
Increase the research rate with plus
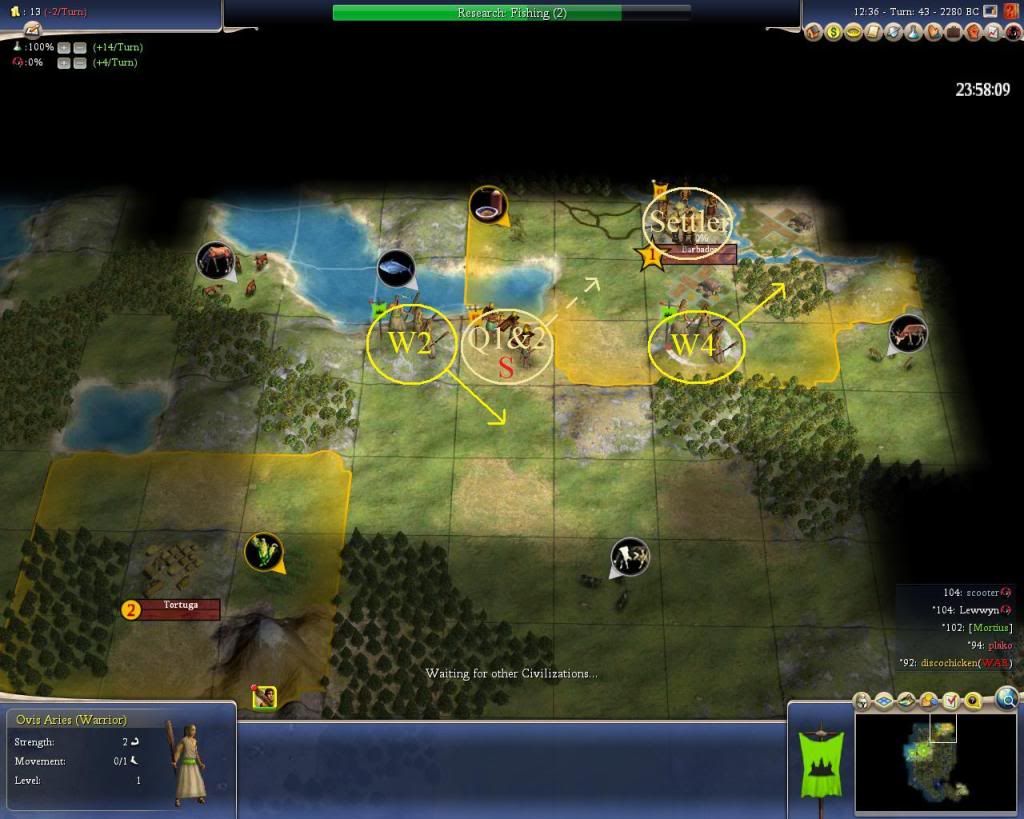[x=64, y=47]
